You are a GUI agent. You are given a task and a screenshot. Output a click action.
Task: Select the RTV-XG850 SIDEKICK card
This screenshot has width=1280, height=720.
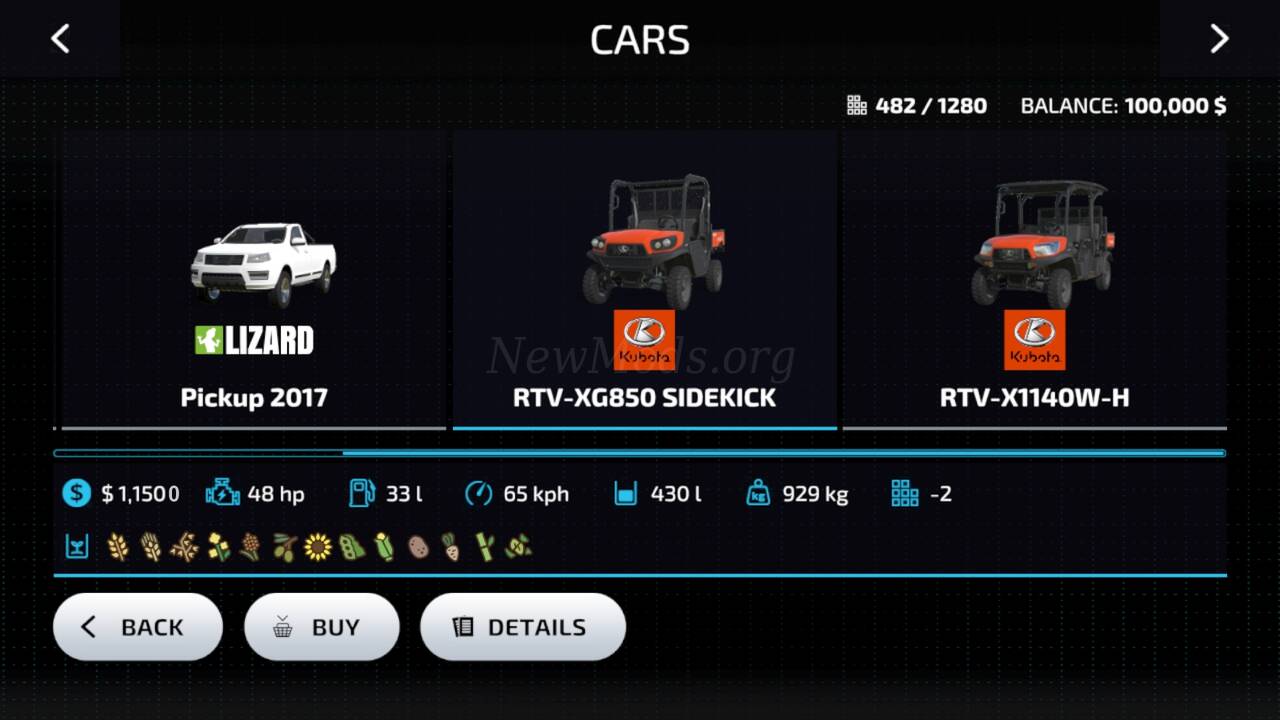pos(644,280)
